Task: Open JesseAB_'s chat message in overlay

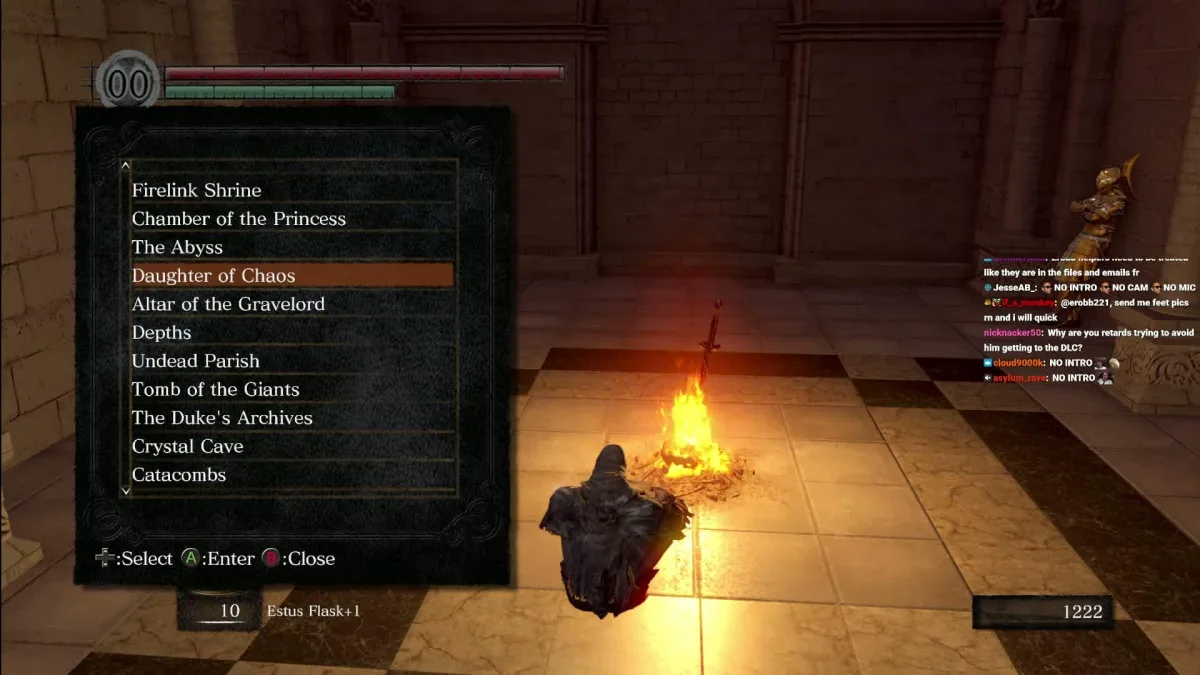Action: [1090, 287]
